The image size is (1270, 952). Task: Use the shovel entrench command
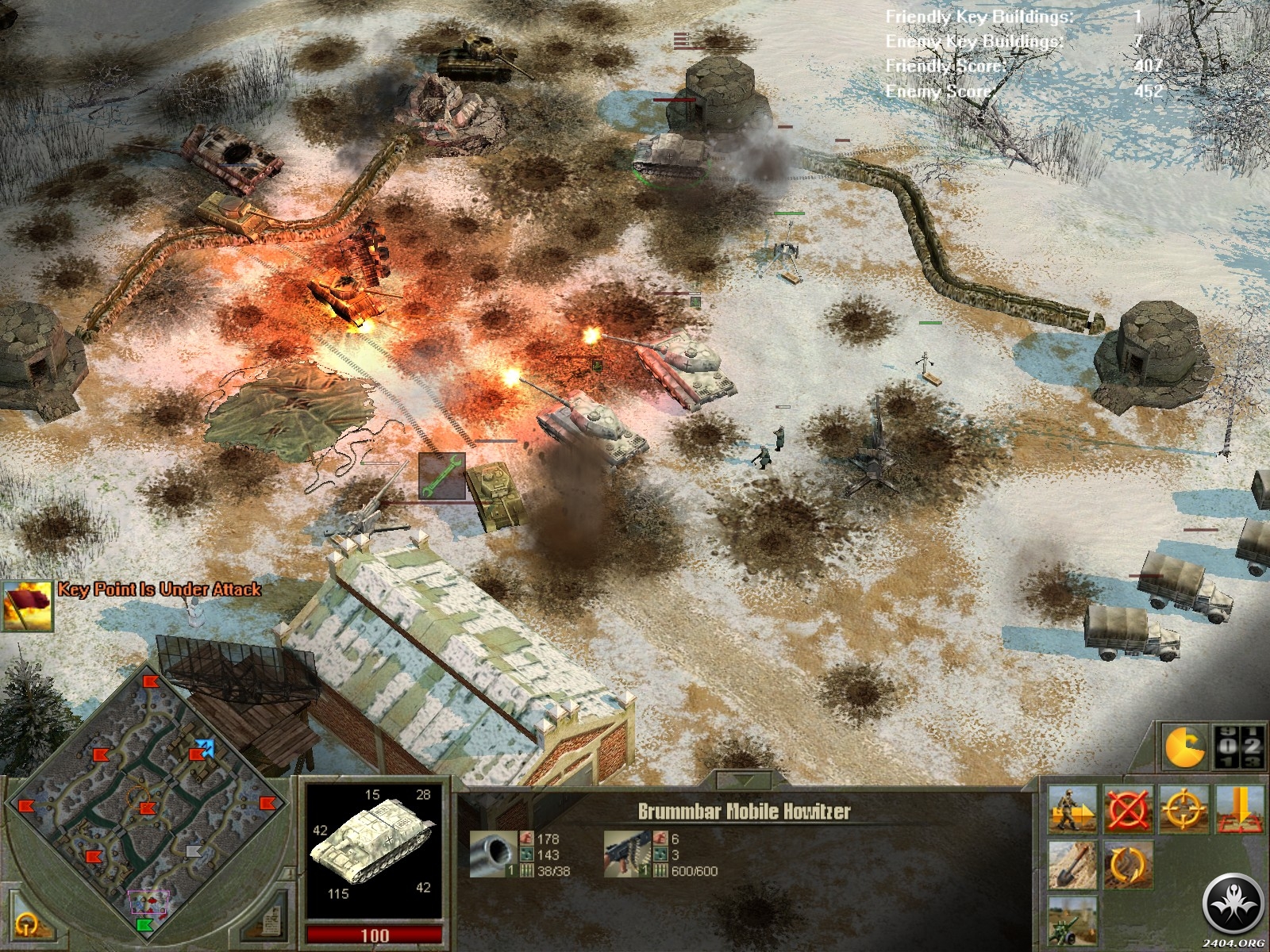[x=1073, y=864]
